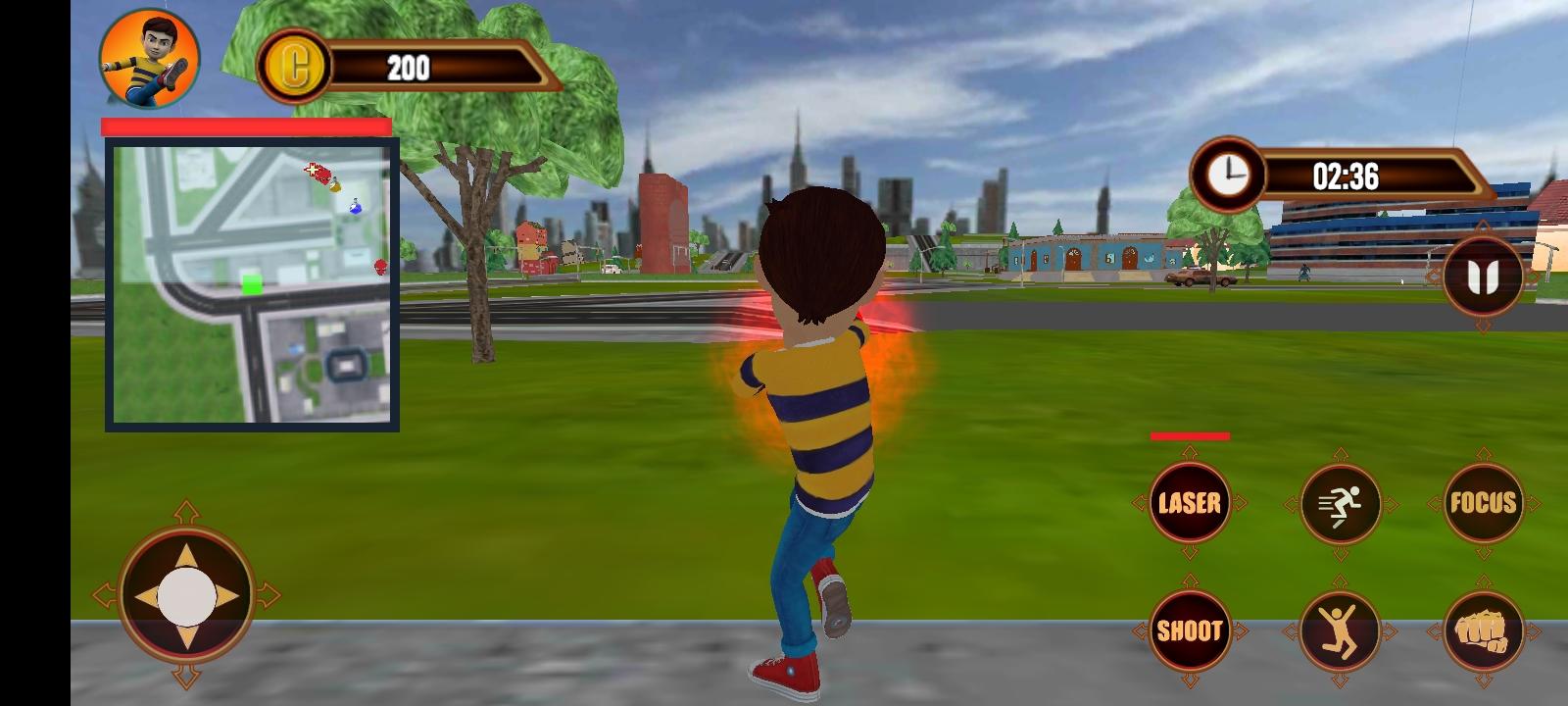This screenshot has width=1568, height=706.
Task: Tap the LASER ability icon
Action: tap(1189, 503)
